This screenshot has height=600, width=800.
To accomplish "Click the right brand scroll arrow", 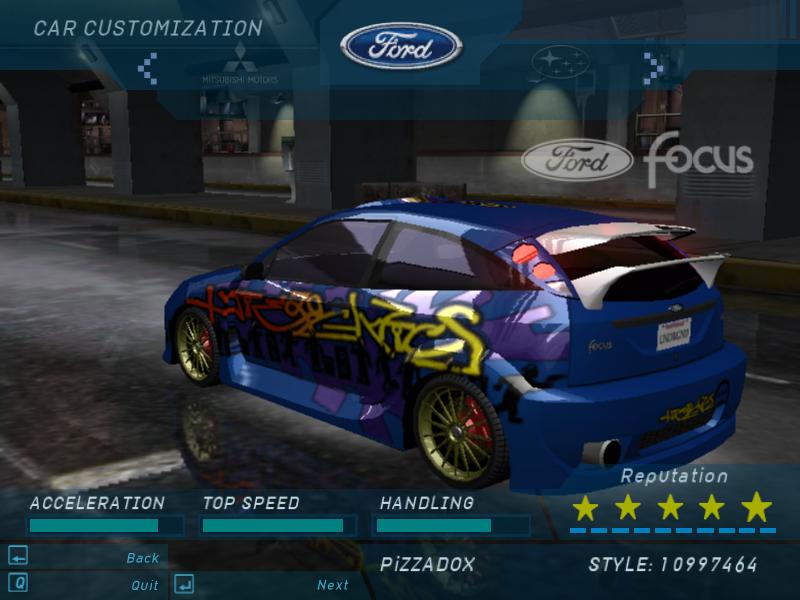I will coord(653,68).
